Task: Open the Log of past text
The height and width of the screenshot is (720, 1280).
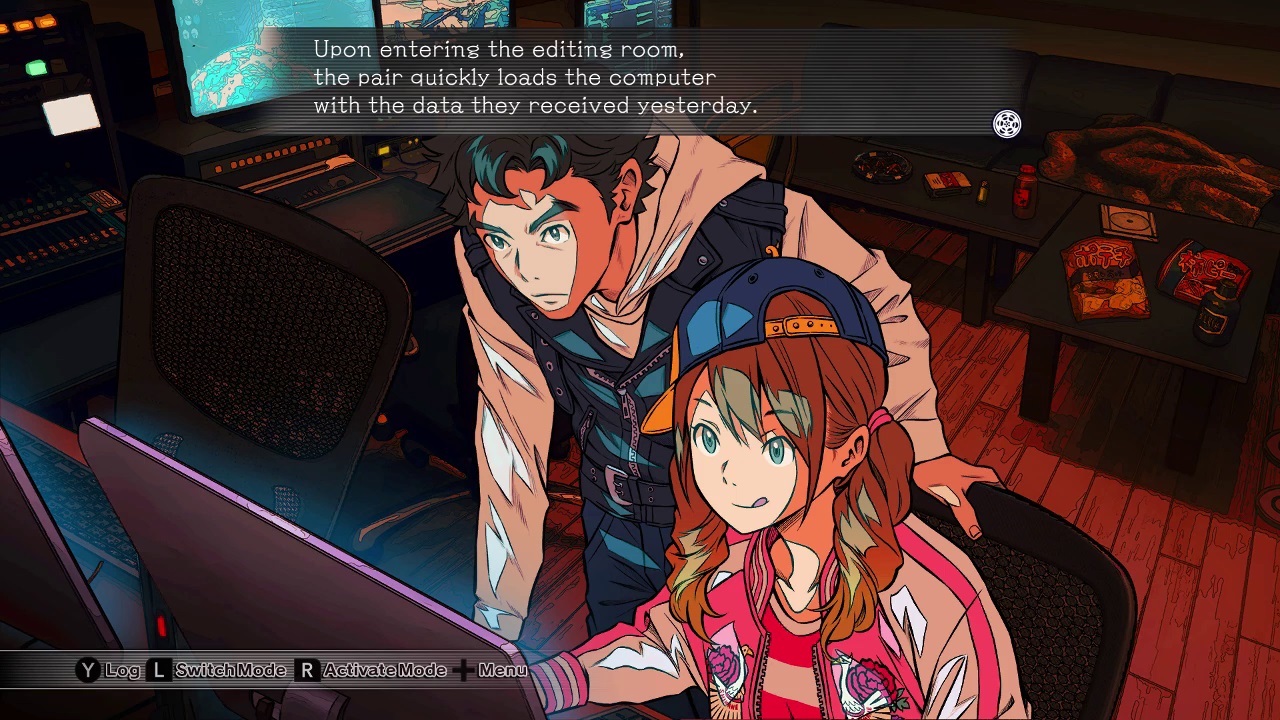Action: pyautogui.click(x=109, y=670)
